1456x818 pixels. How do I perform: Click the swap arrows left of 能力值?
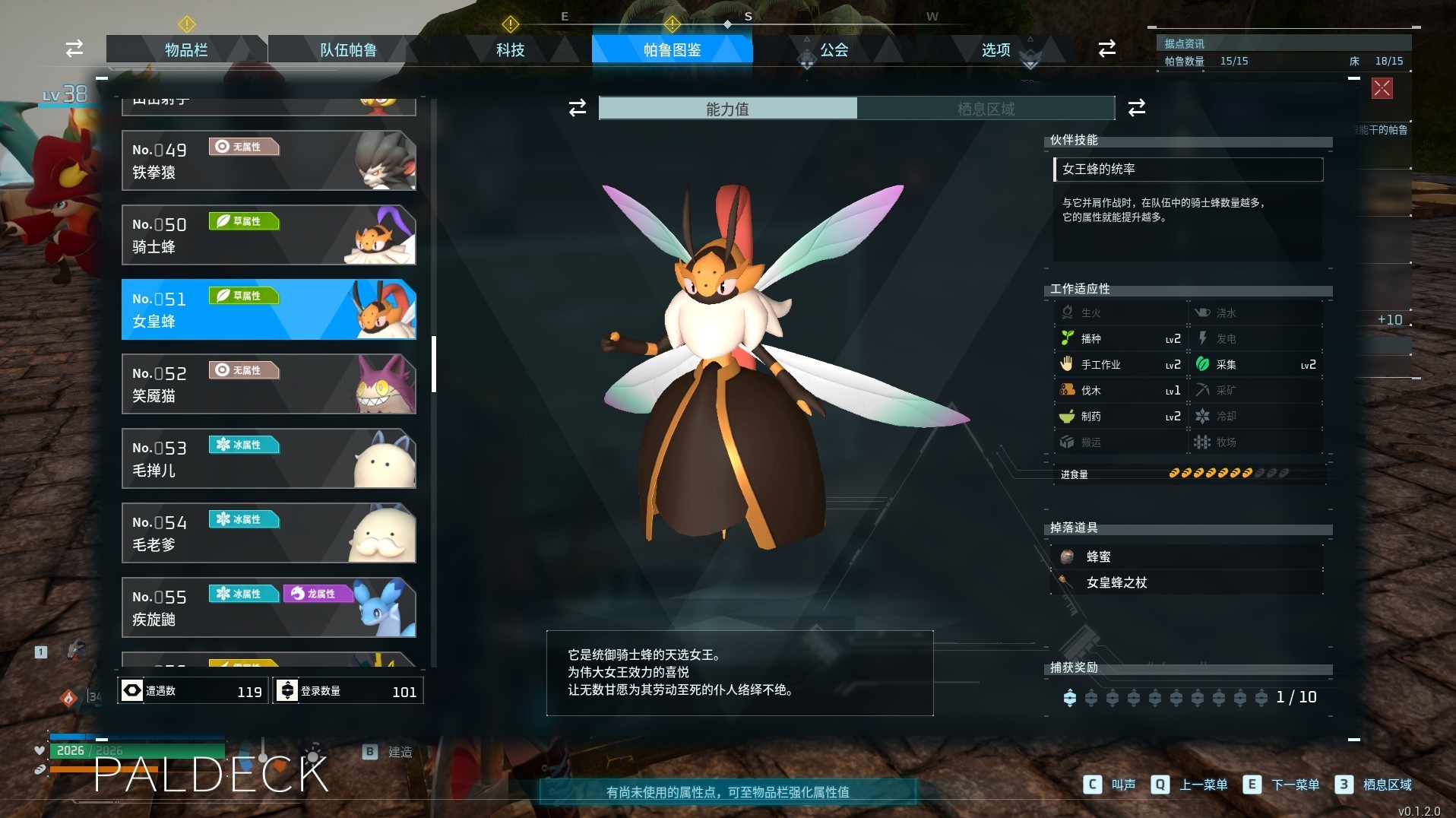[x=577, y=109]
